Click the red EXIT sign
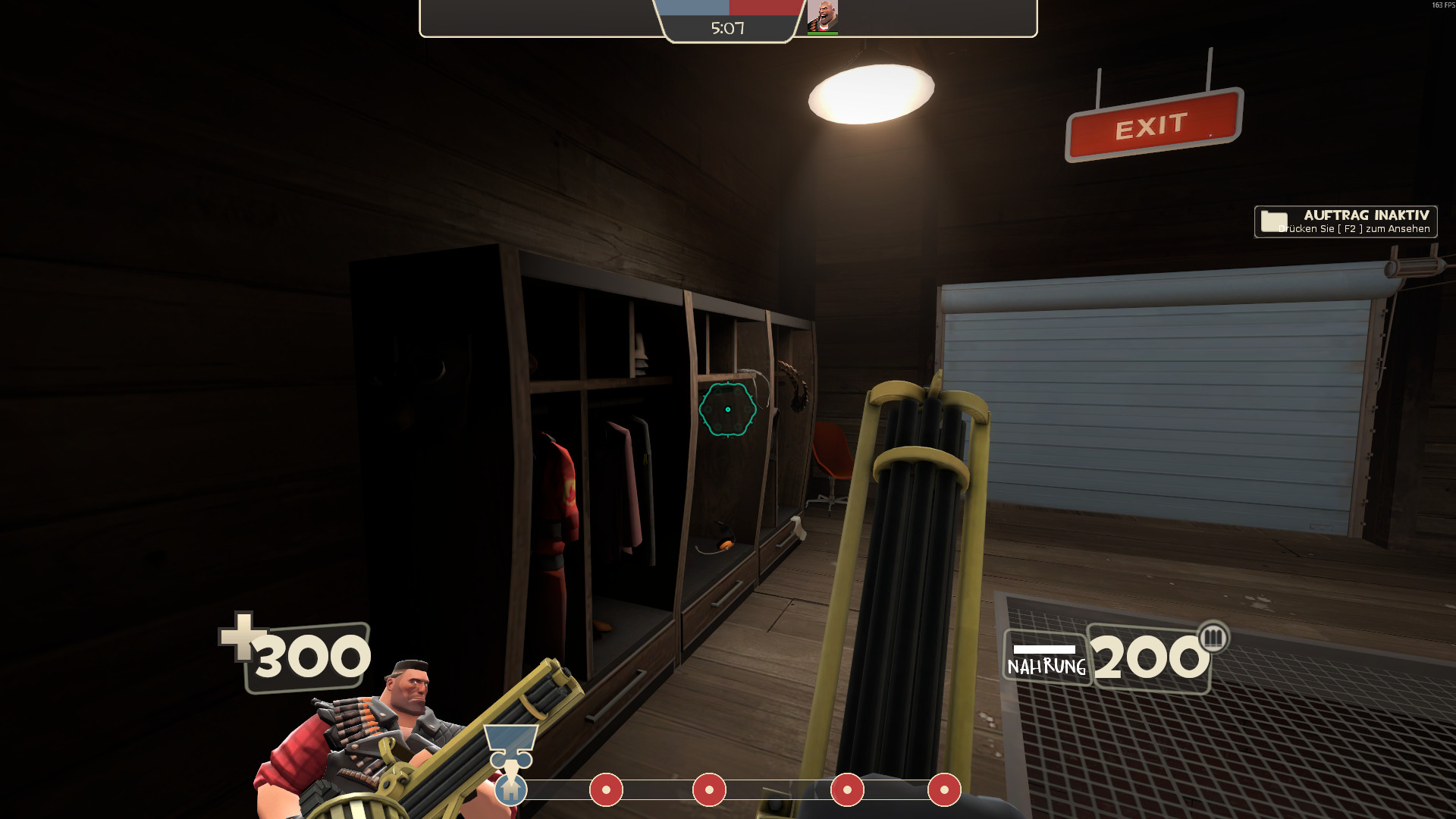The height and width of the screenshot is (819, 1456). coord(1153,126)
